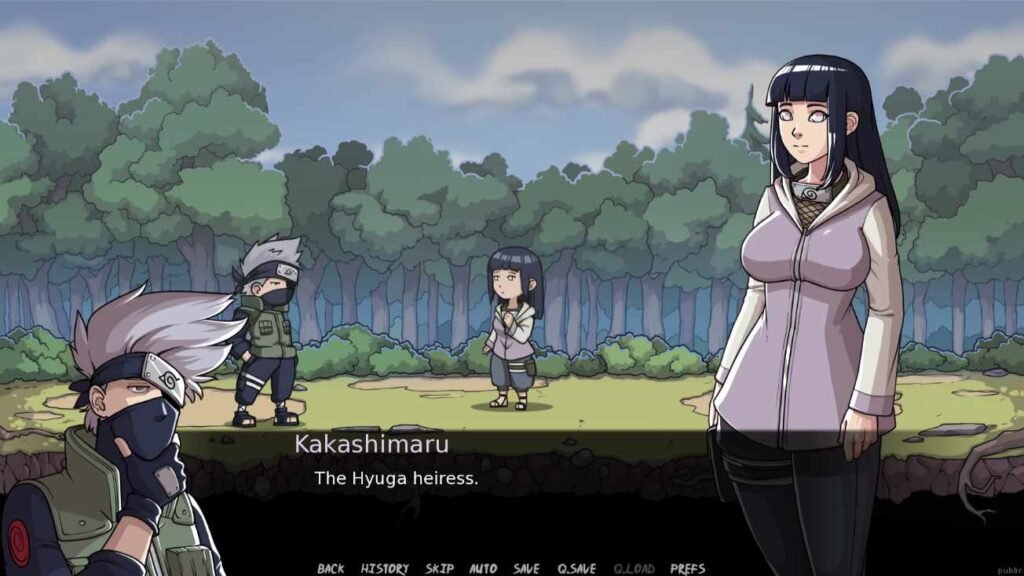
Task: Open the Prefs settings menu
Action: [687, 568]
